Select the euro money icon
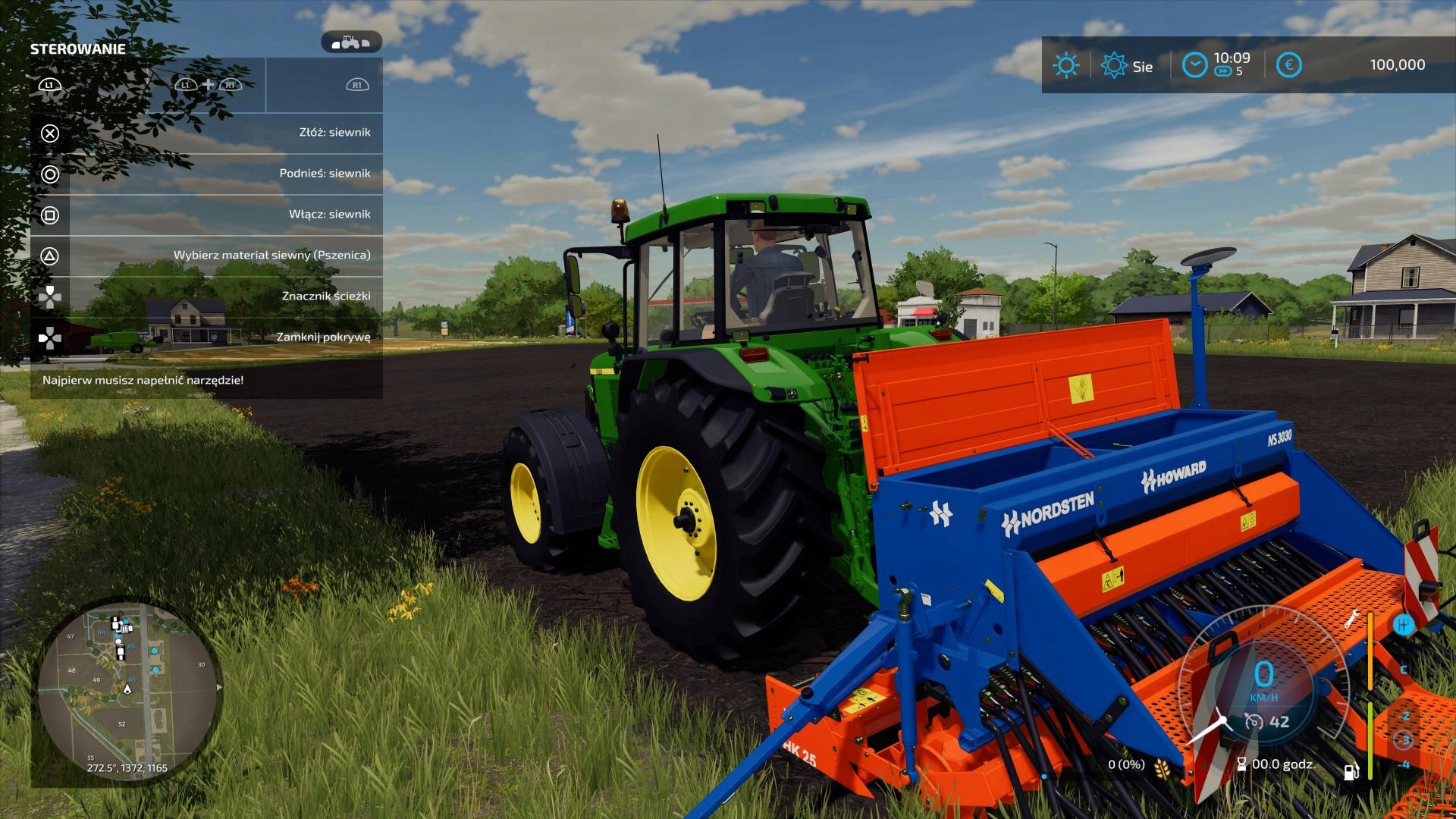 click(x=1288, y=65)
